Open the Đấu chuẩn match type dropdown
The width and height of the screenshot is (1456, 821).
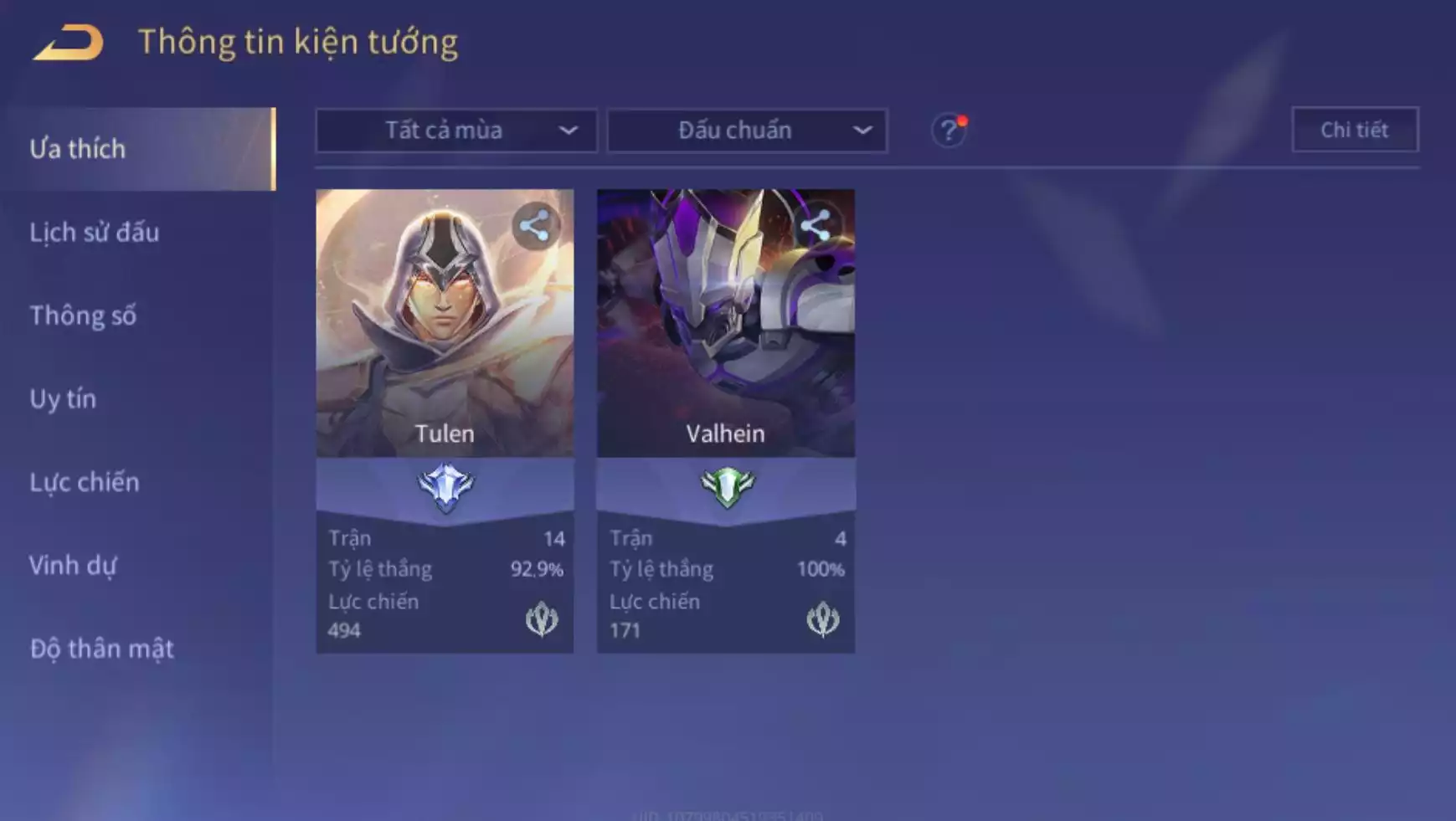tap(747, 131)
